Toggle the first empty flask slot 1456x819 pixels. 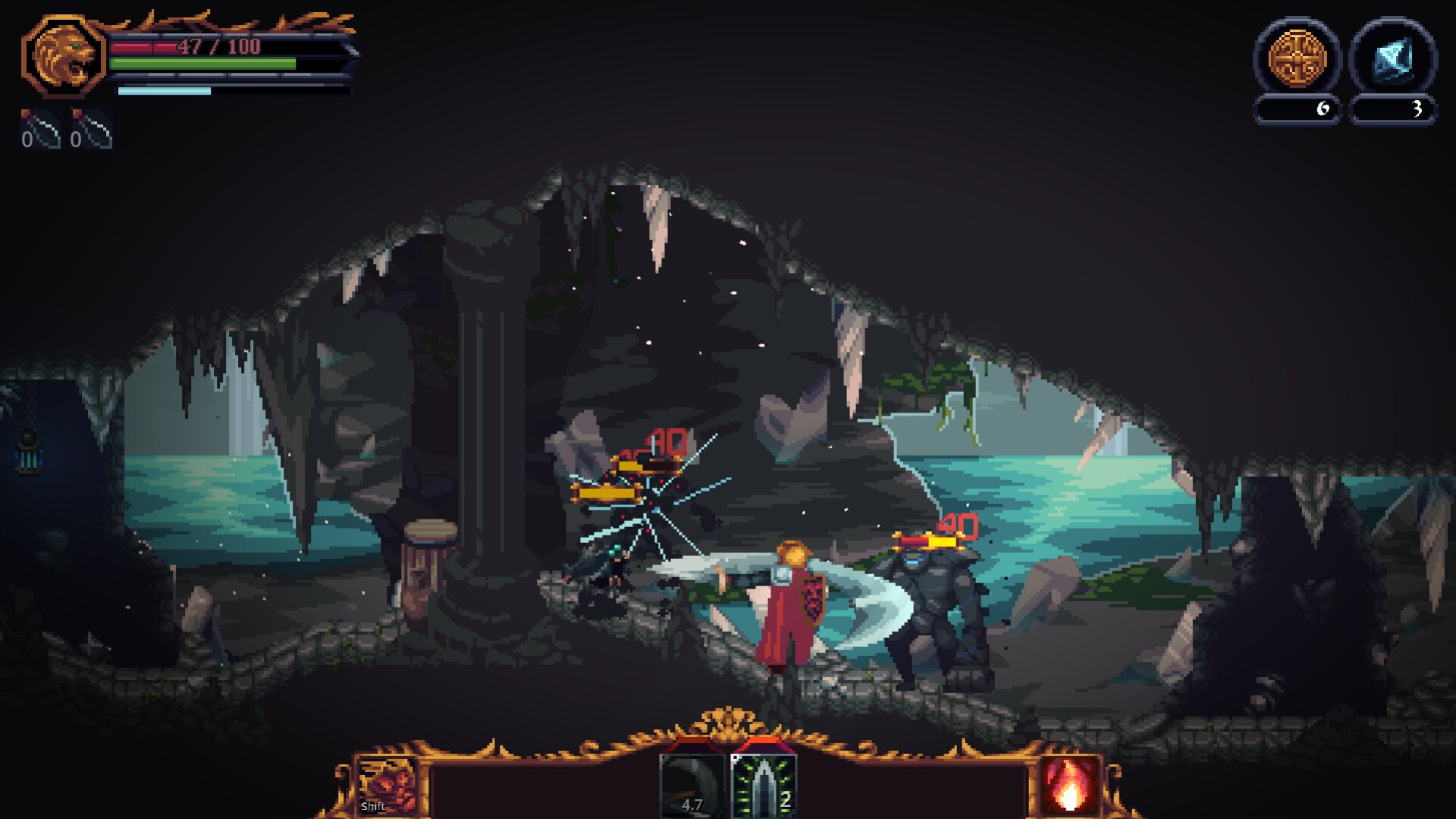point(39,130)
